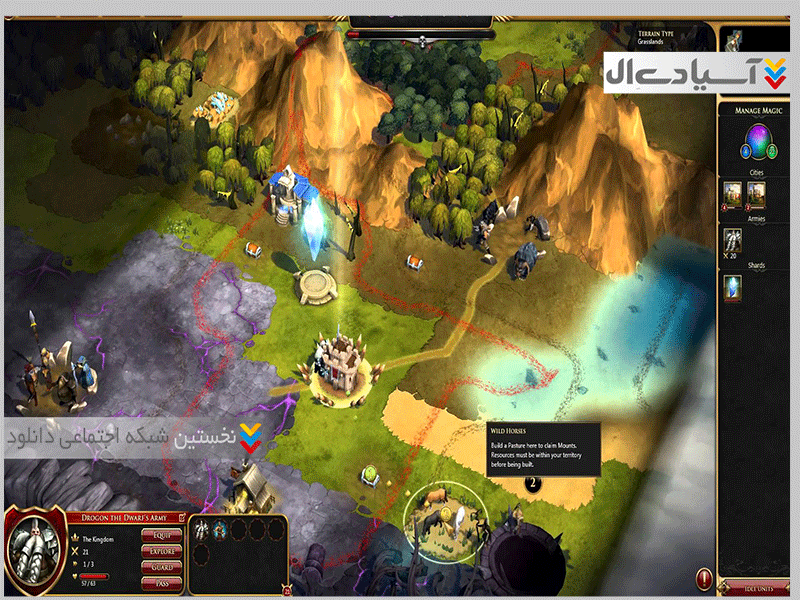Select the army entry under Armies
This screenshot has width=800, height=600.
pos(733,241)
